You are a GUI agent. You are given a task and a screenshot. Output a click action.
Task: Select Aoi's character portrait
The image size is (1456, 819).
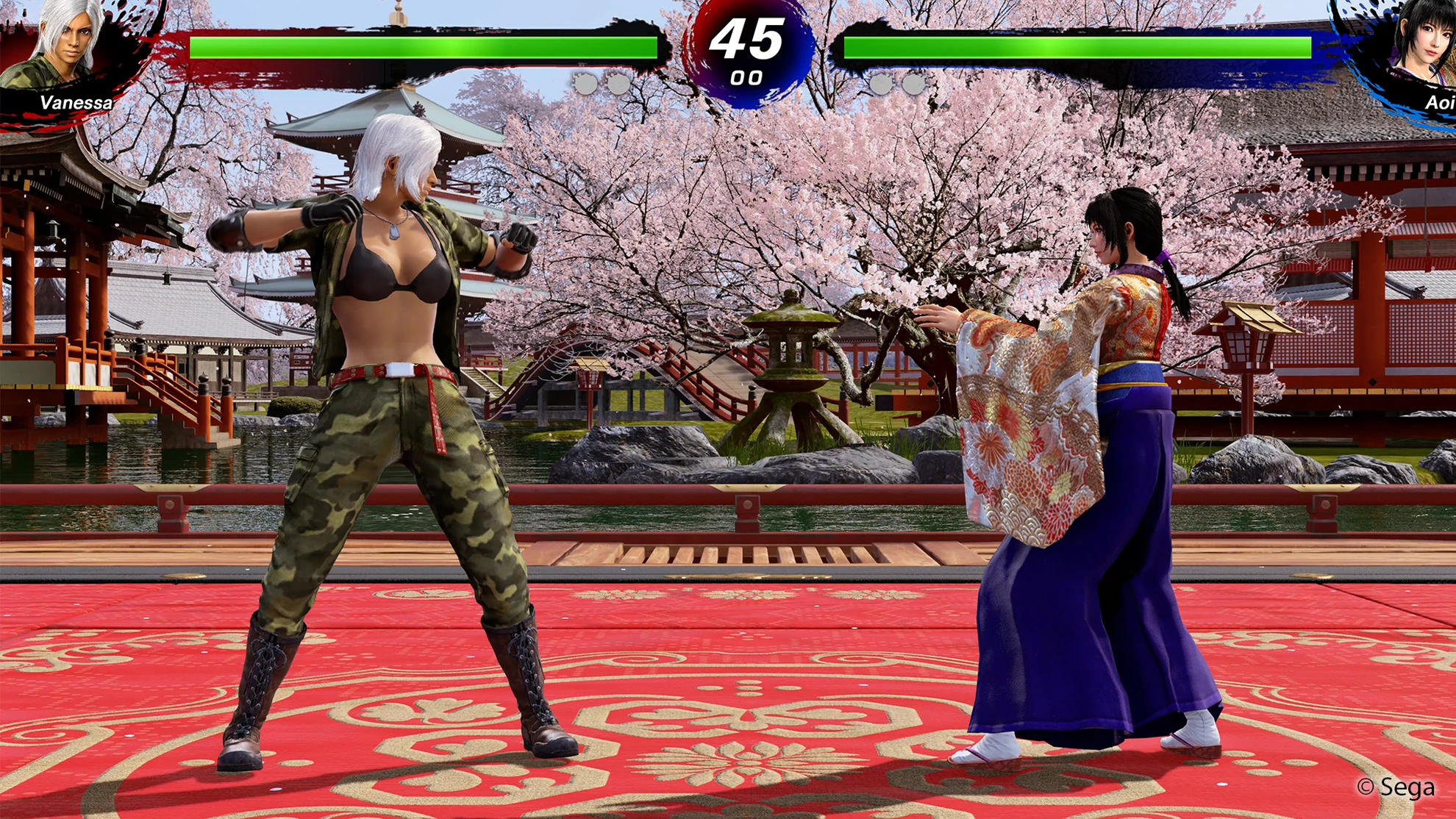point(1420,44)
